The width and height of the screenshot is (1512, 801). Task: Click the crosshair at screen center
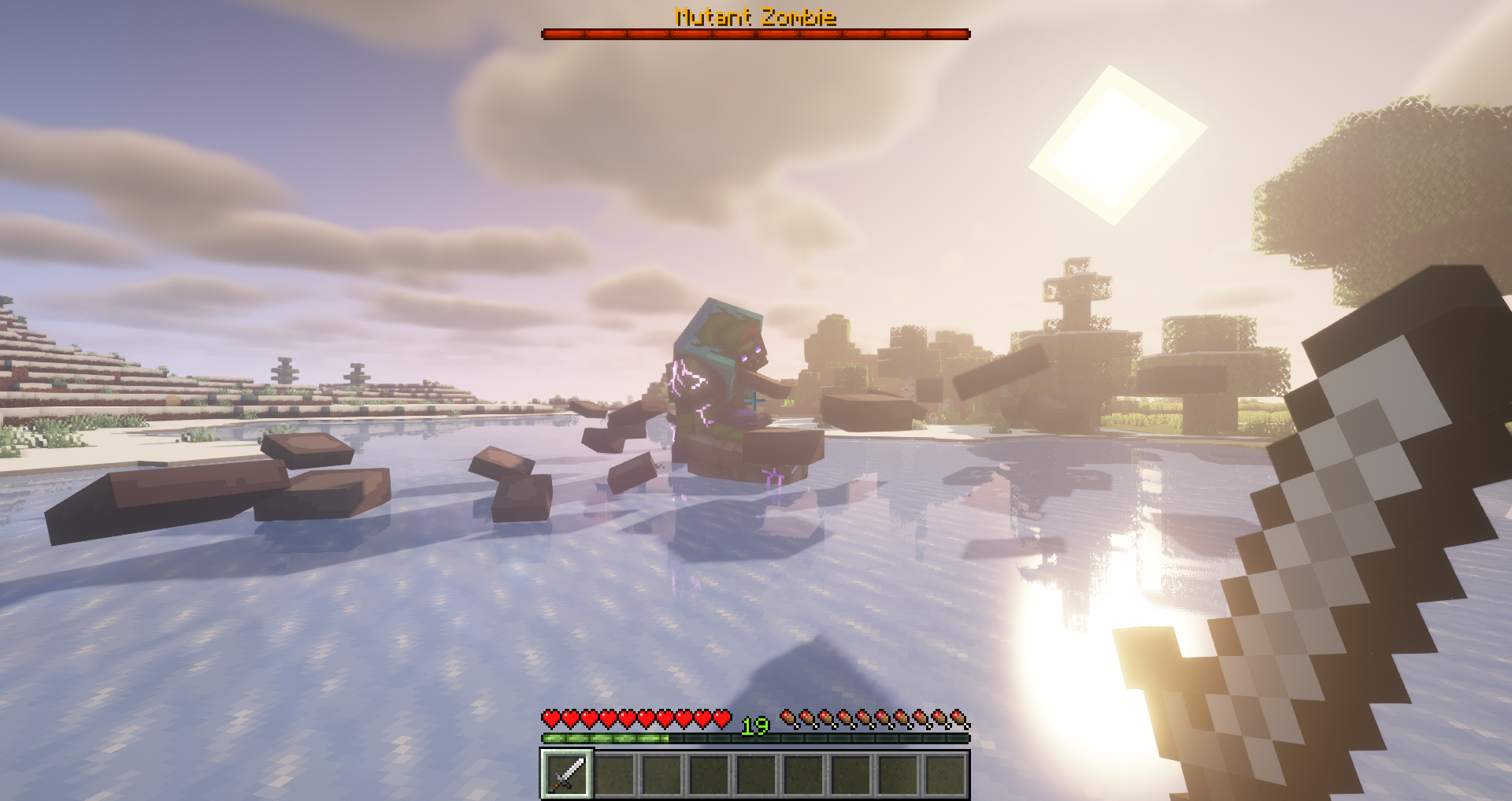[756, 400]
